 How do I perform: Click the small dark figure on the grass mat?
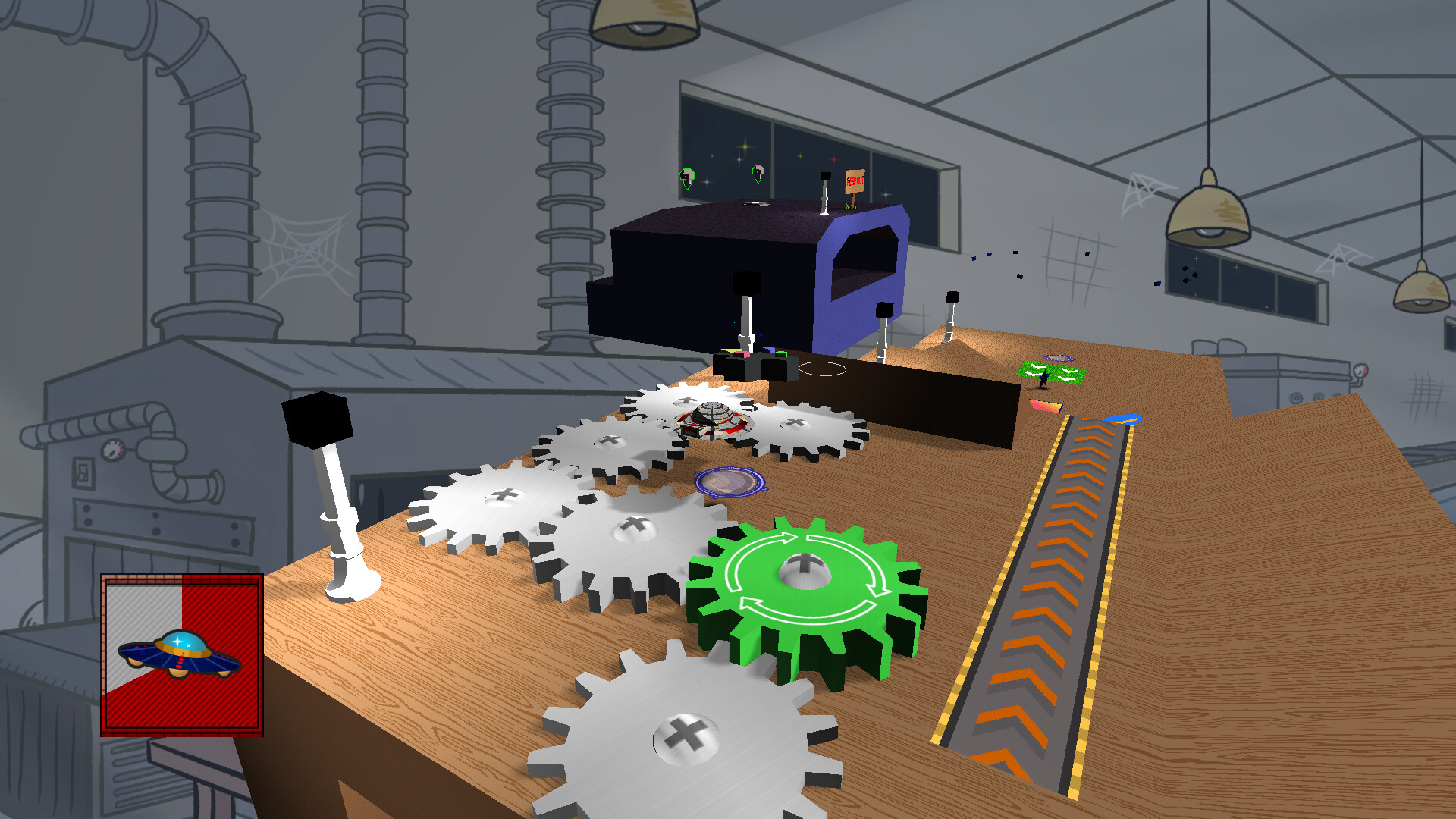coord(1043,375)
